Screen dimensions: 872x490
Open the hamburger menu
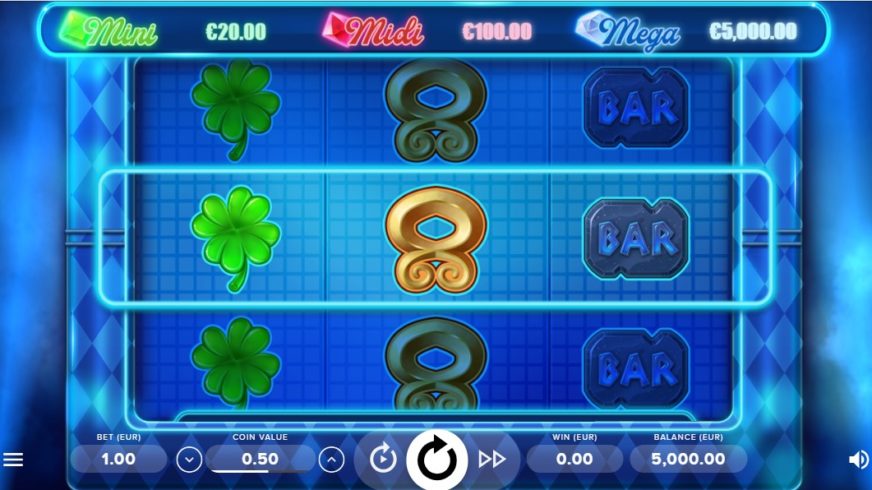click(13, 460)
